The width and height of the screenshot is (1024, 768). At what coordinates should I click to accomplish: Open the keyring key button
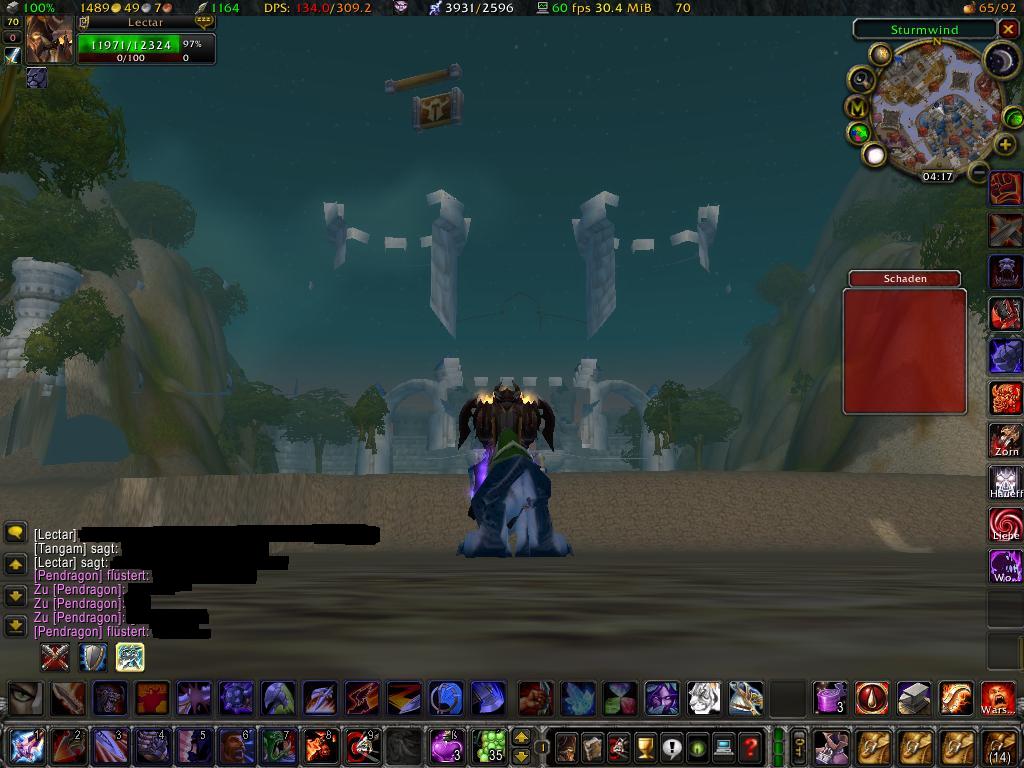799,746
